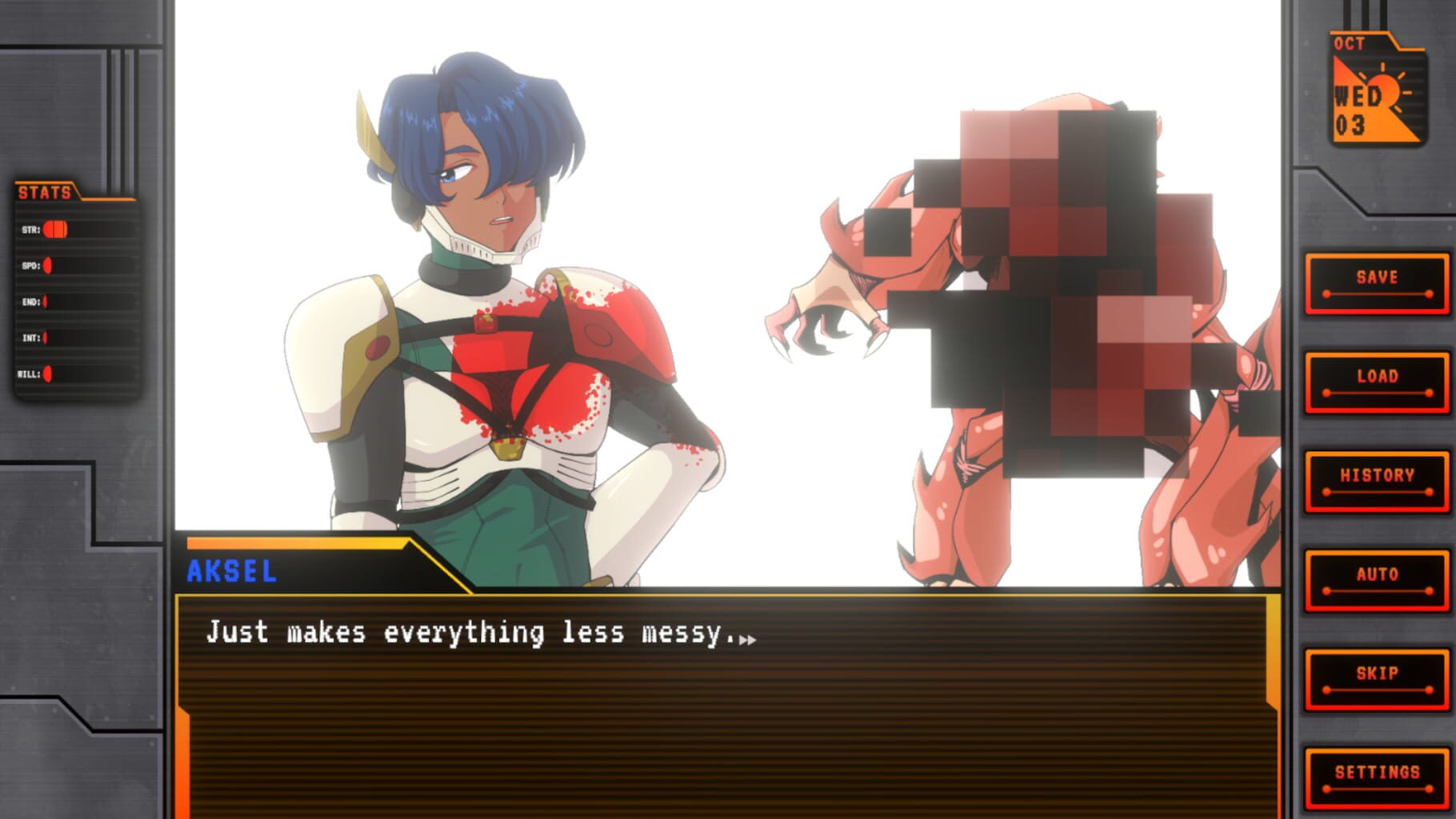Show the dialogue HISTORY log
1456x819 pixels.
pos(1376,481)
